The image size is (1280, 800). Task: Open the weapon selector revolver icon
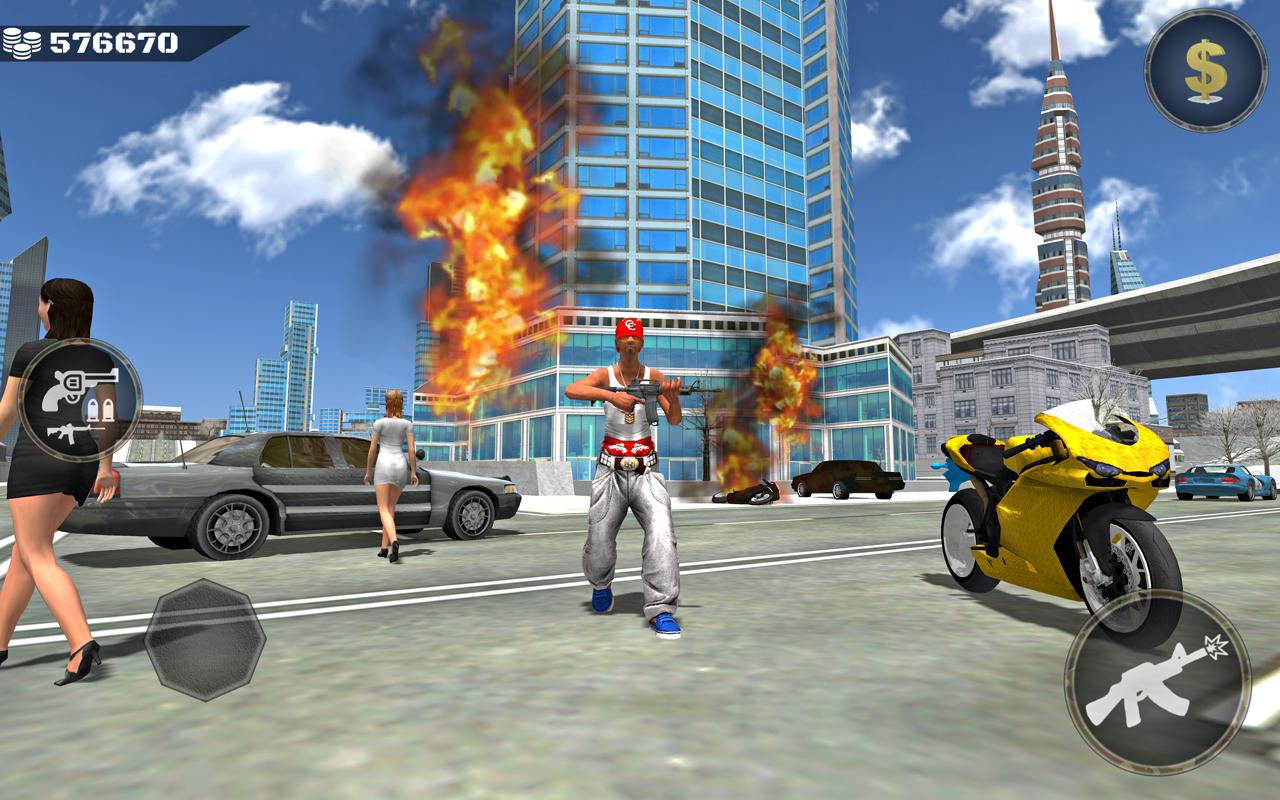[78, 385]
